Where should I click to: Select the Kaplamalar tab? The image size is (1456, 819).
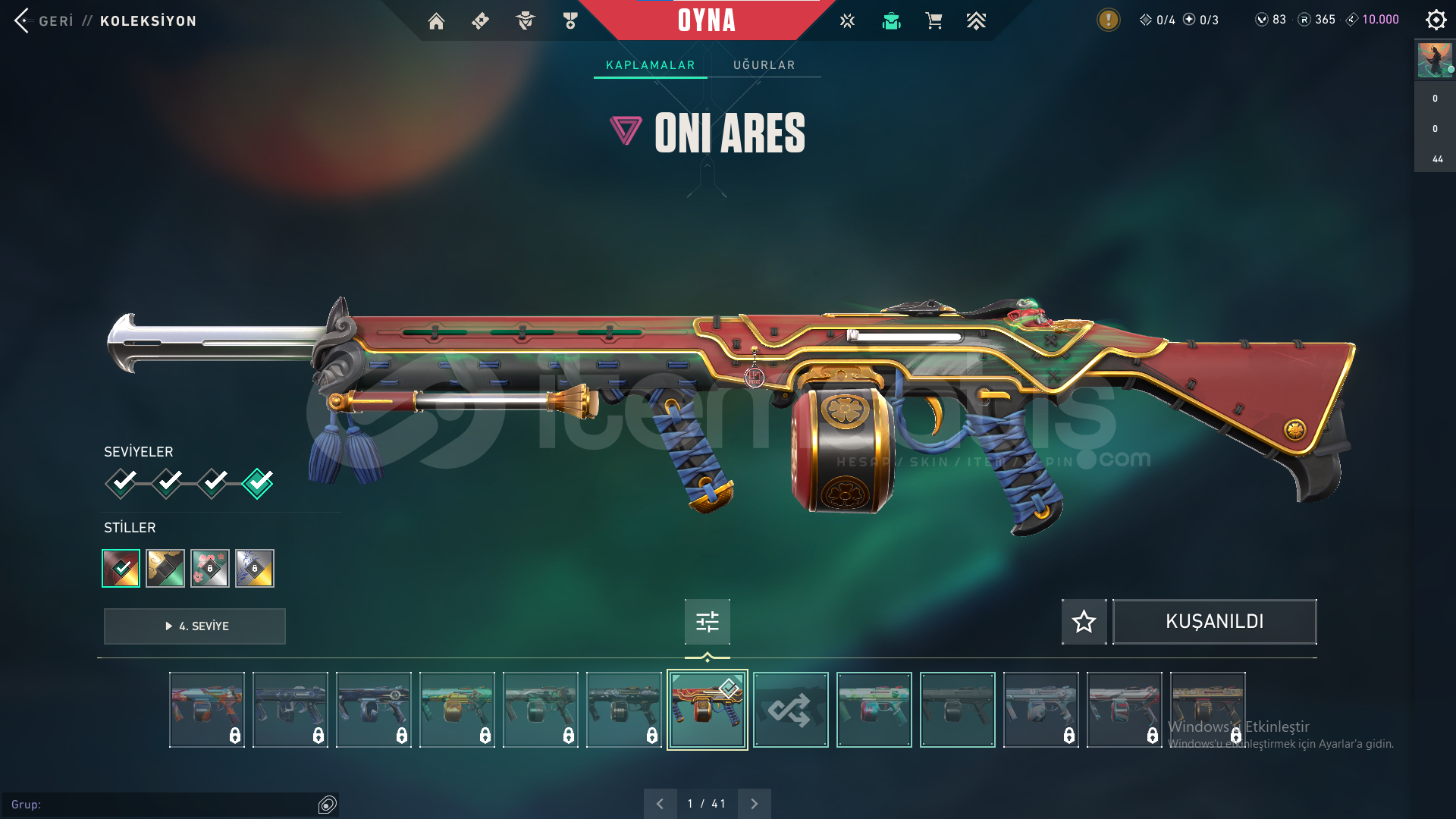pyautogui.click(x=650, y=65)
